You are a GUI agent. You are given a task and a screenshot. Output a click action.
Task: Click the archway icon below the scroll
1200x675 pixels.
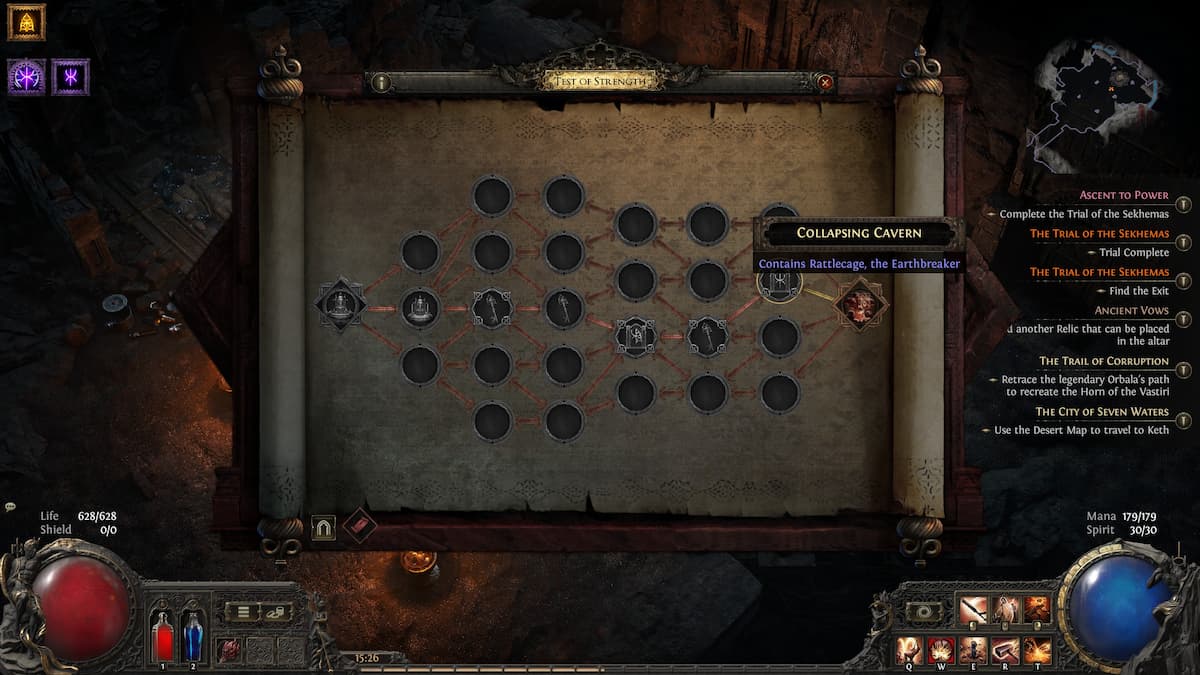(323, 527)
